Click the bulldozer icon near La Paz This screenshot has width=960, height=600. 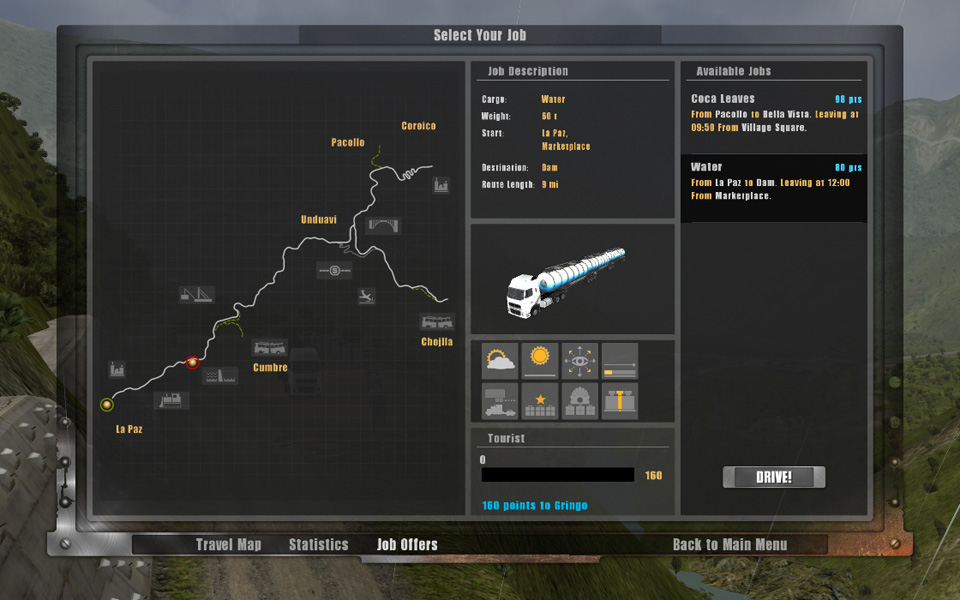click(x=172, y=400)
